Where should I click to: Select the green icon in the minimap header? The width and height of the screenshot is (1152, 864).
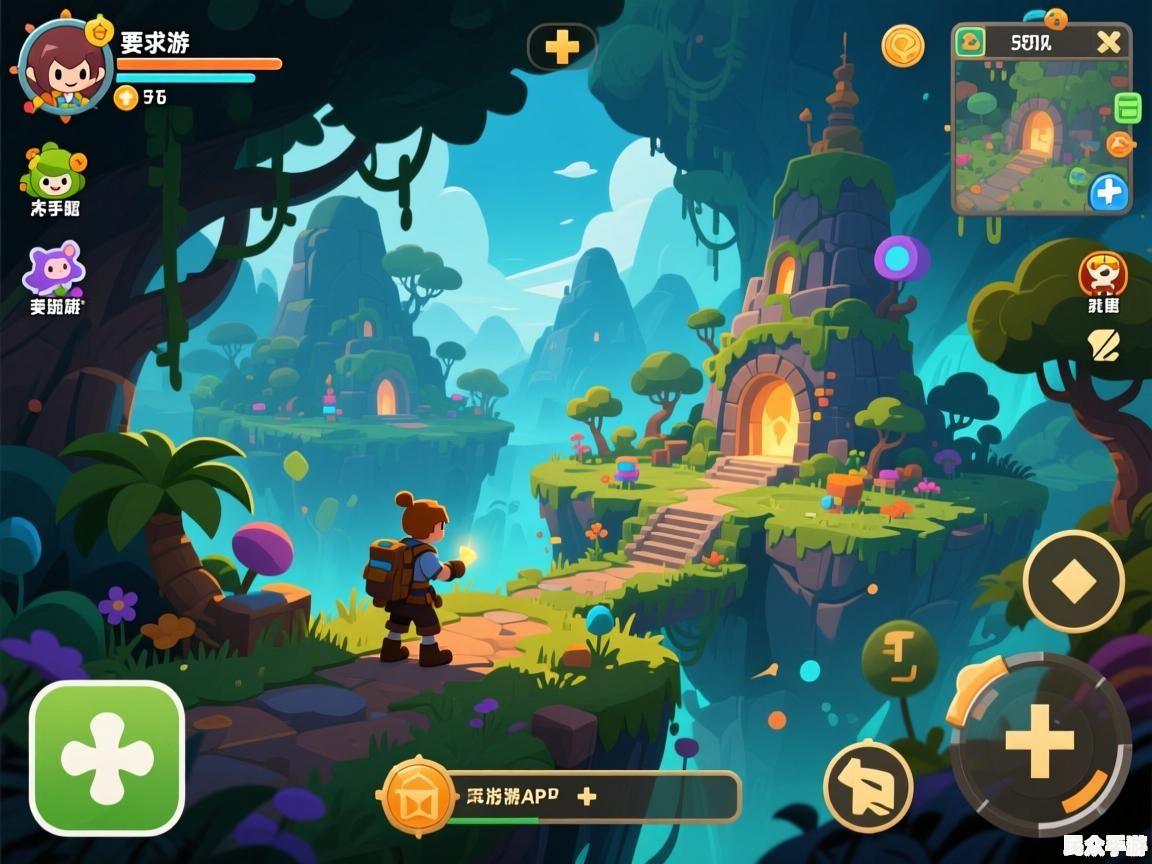click(x=971, y=42)
